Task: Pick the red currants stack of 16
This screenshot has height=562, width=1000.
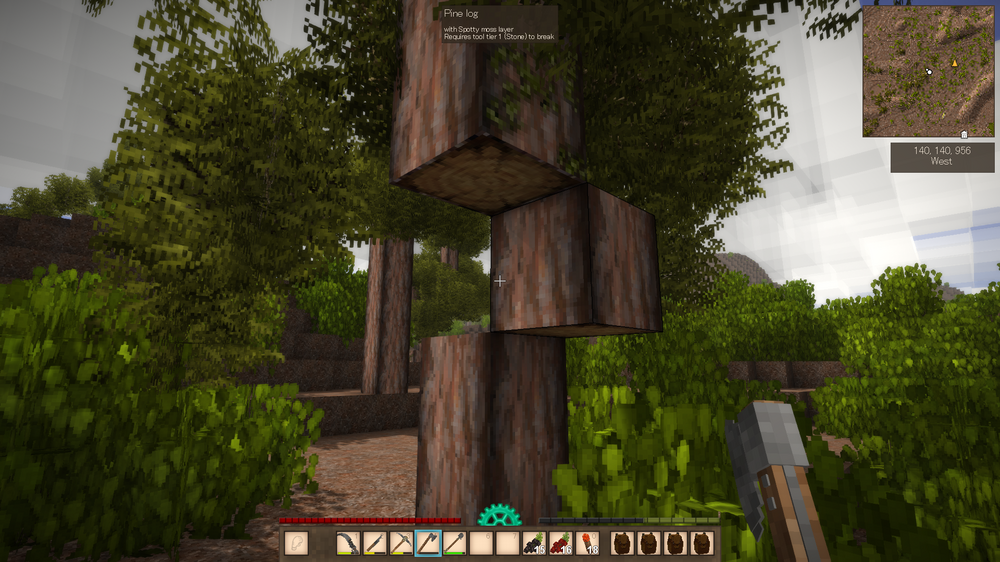Action: click(561, 543)
